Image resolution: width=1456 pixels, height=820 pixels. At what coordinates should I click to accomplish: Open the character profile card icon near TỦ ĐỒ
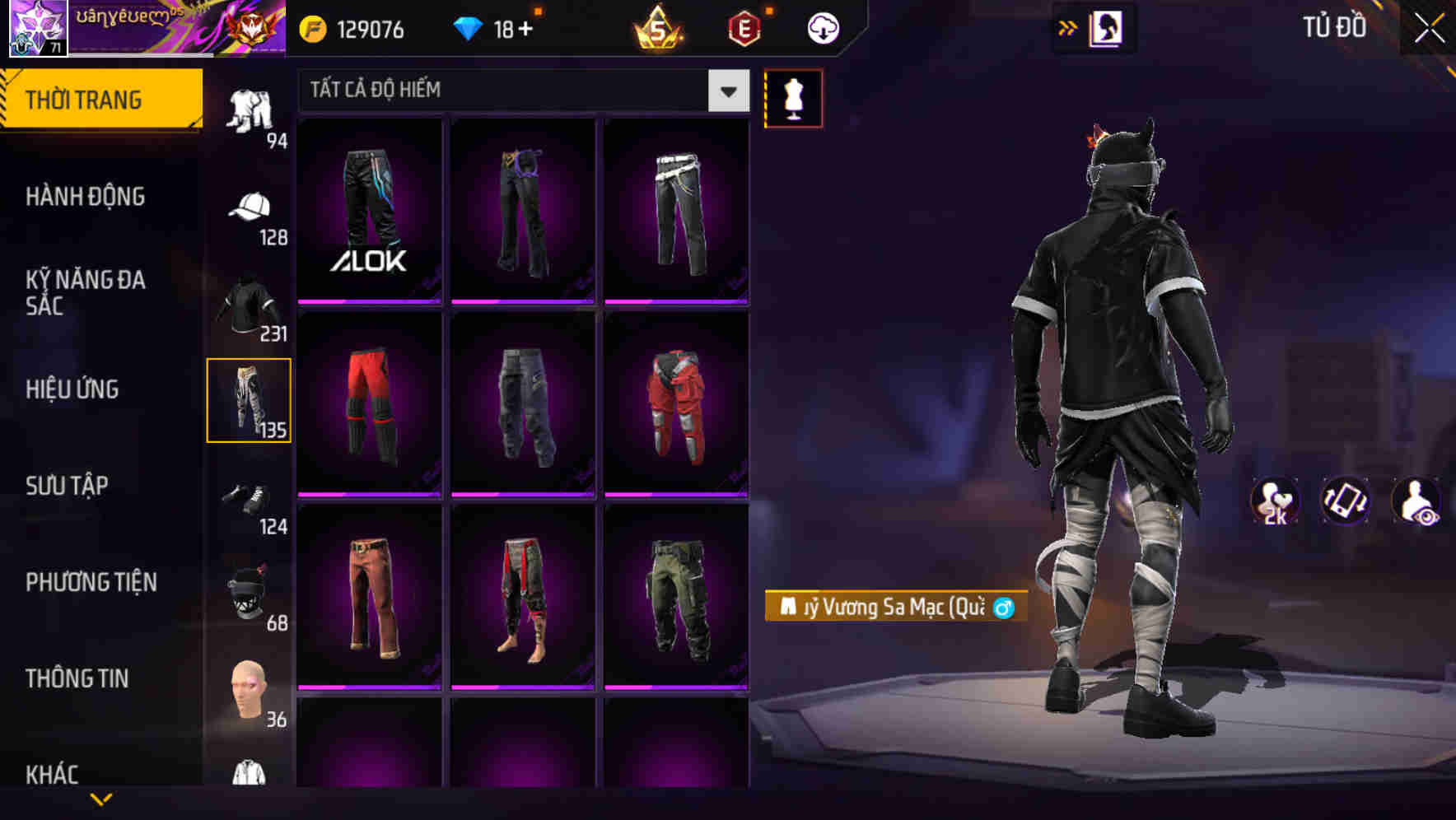(x=1107, y=27)
